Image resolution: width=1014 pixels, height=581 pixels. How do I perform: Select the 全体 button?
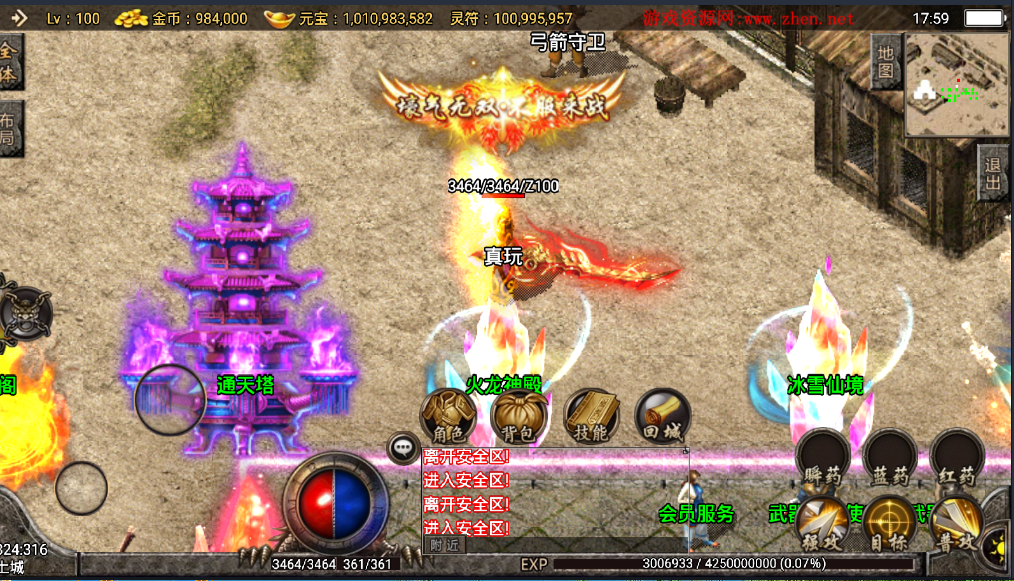8,61
